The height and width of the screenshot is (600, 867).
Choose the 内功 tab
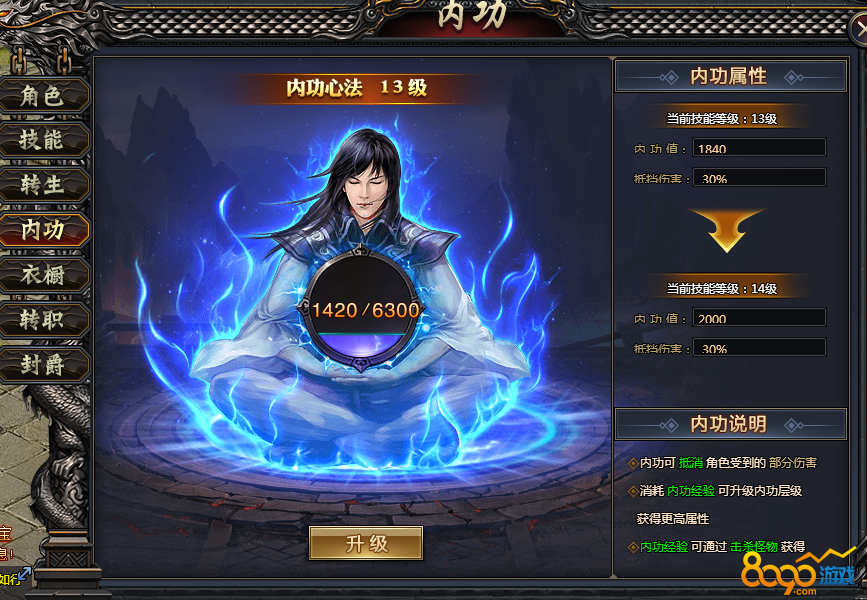tap(43, 230)
